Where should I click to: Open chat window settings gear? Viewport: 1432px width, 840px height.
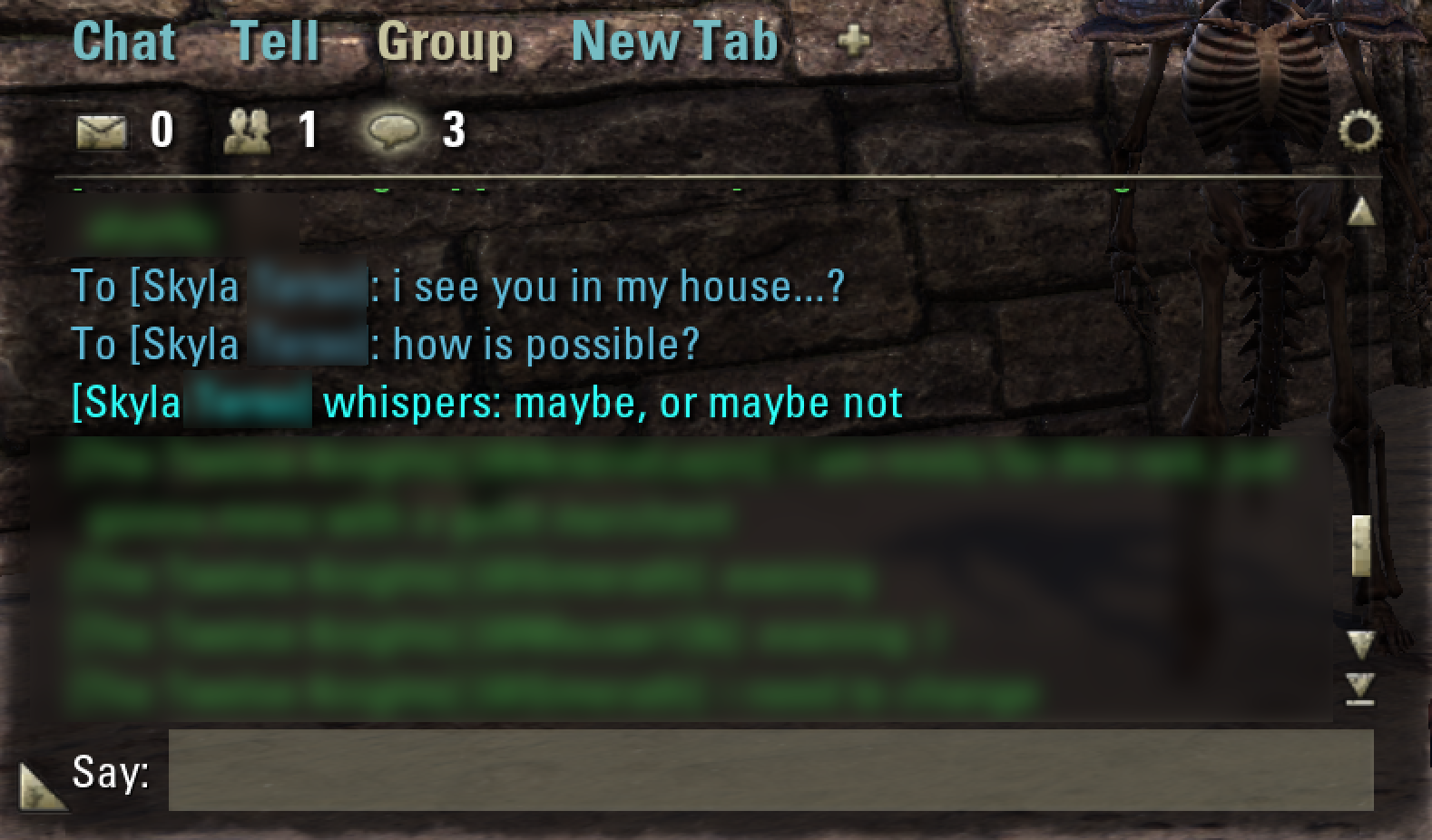[x=1360, y=132]
